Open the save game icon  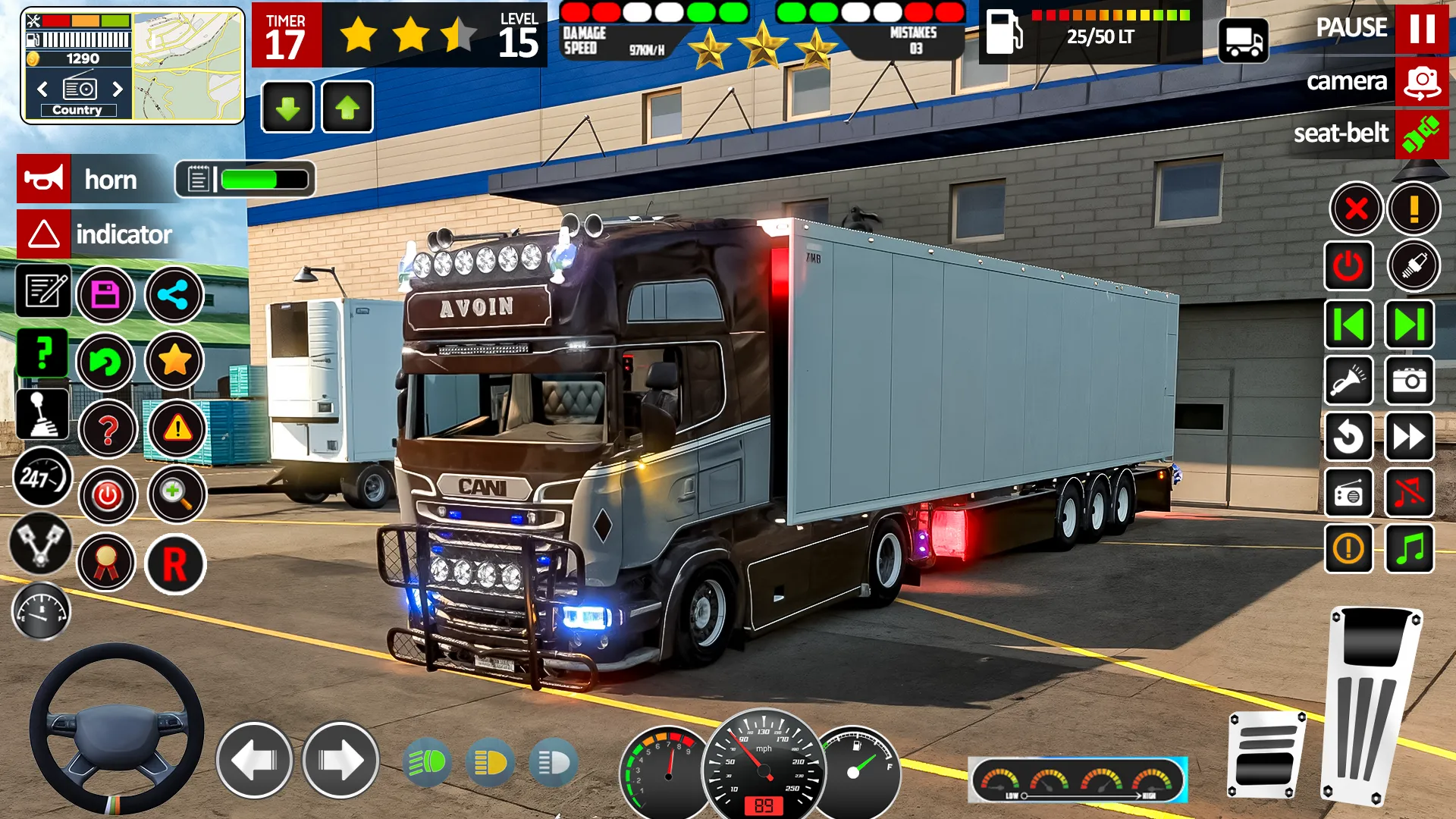(x=107, y=294)
